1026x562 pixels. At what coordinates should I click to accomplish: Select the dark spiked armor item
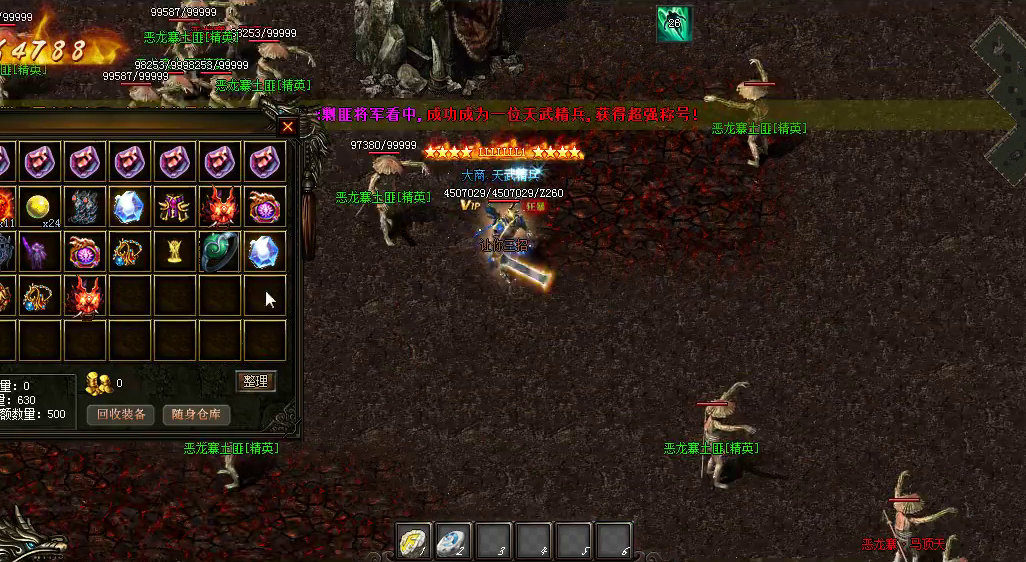[84, 207]
